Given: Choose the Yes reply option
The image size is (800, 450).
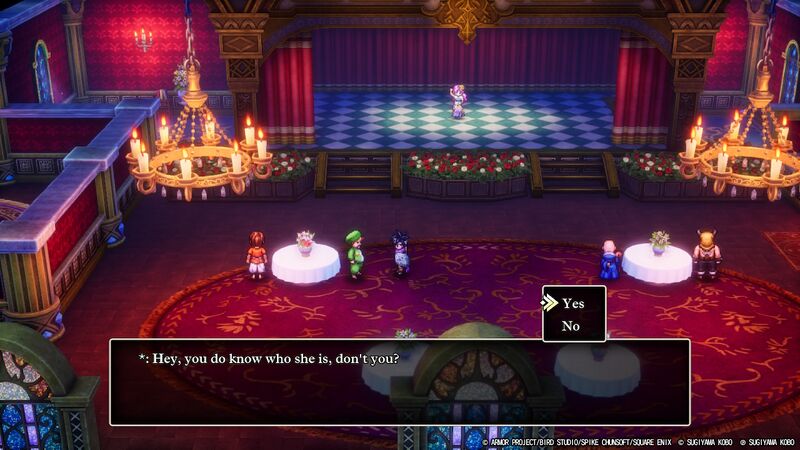Looking at the screenshot, I should [573, 303].
